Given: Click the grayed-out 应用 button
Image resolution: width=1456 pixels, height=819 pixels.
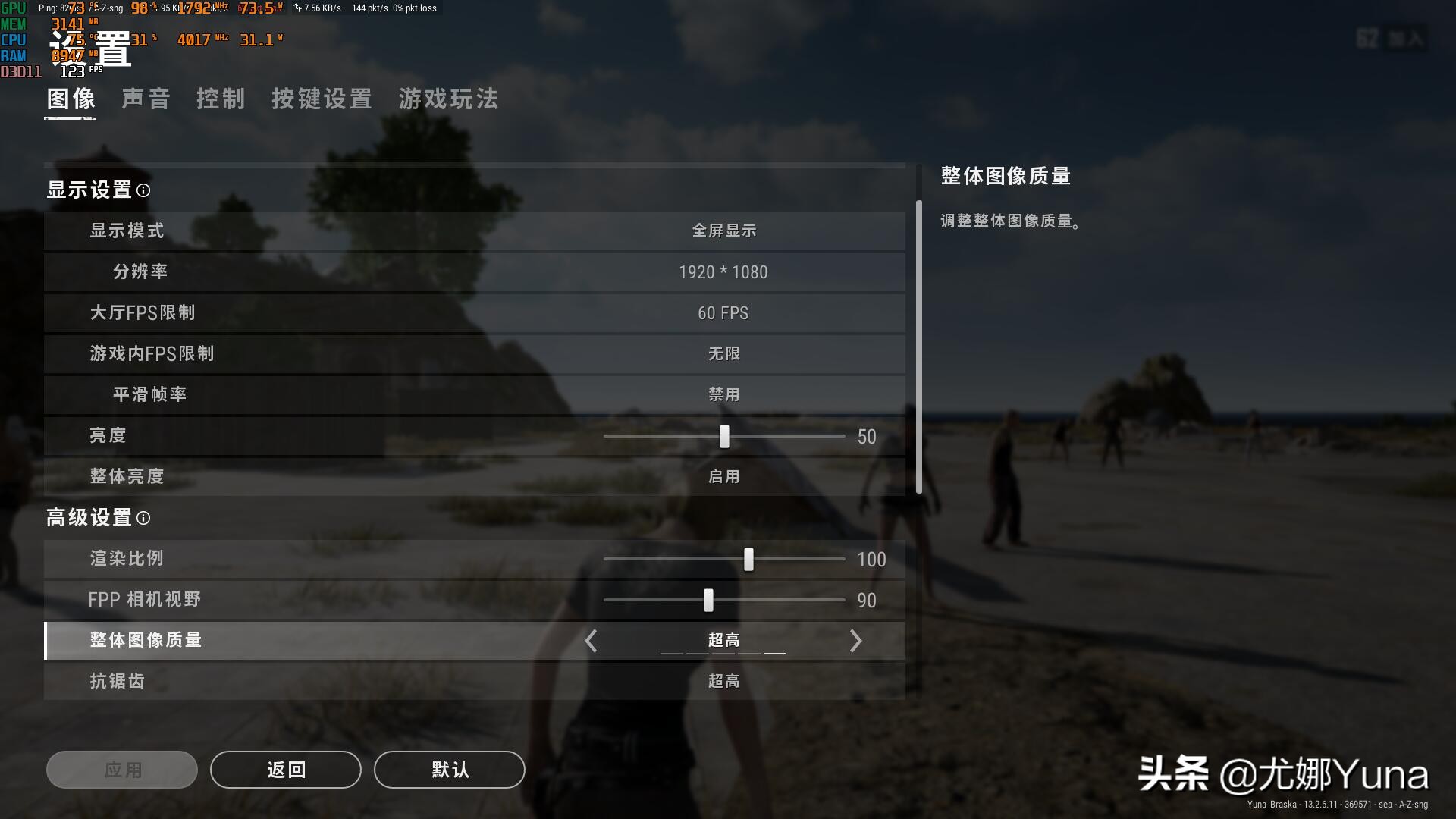Looking at the screenshot, I should point(121,770).
